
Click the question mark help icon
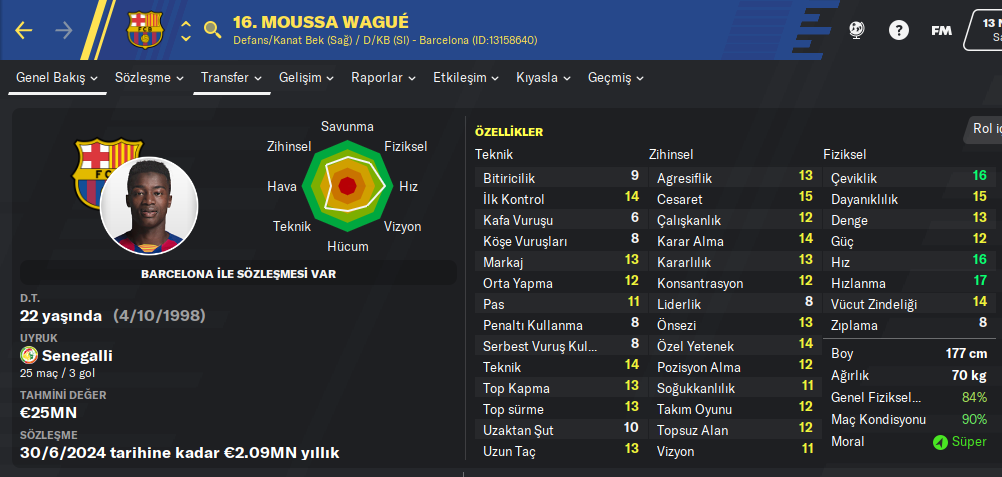[899, 30]
